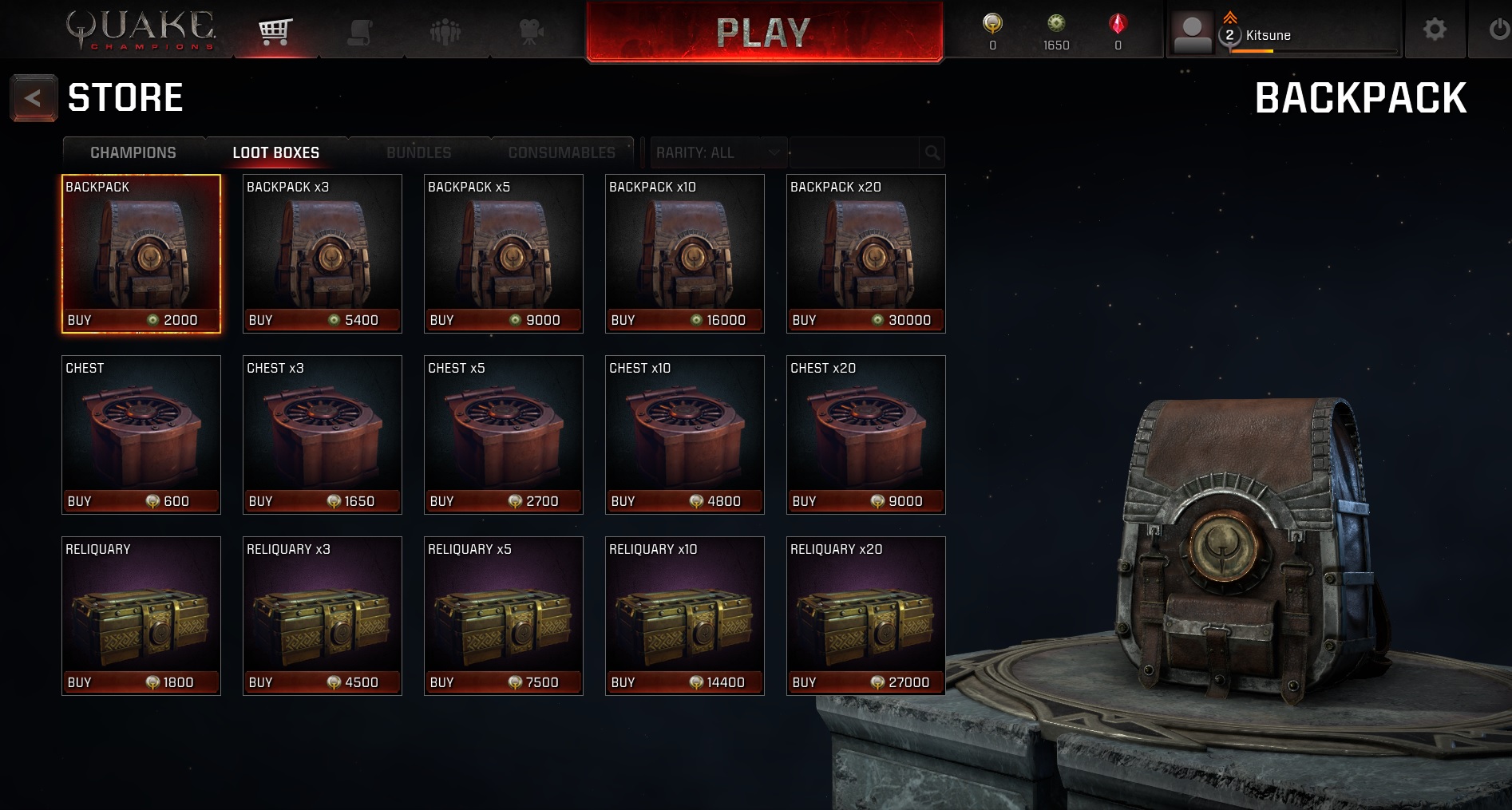Select the Reliquary x10 tile
This screenshot has width=1512, height=810.
684,615
